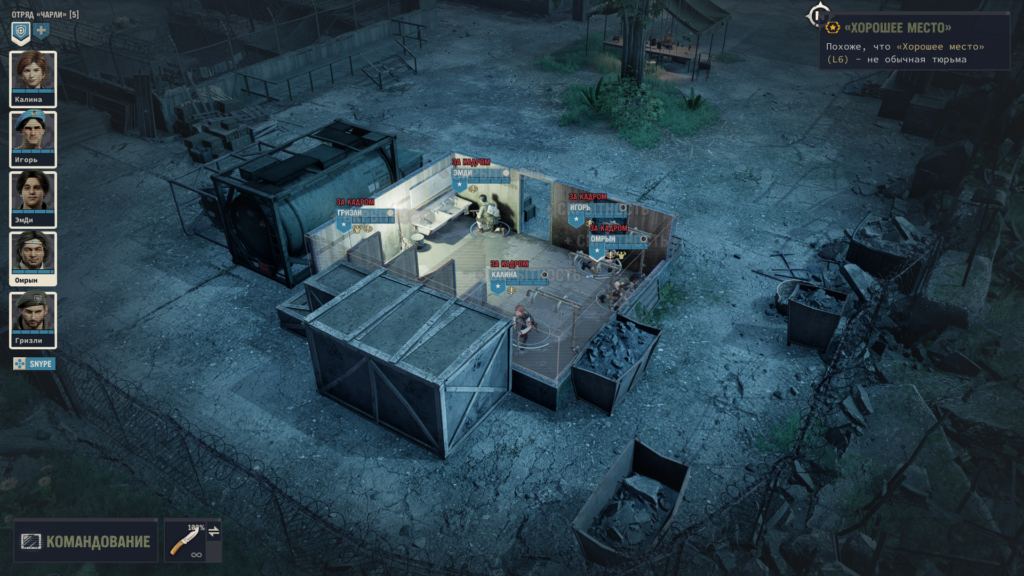Image resolution: width=1024 pixels, height=576 pixels.
Task: Select the Гризли unit label marker
Action: [350, 213]
